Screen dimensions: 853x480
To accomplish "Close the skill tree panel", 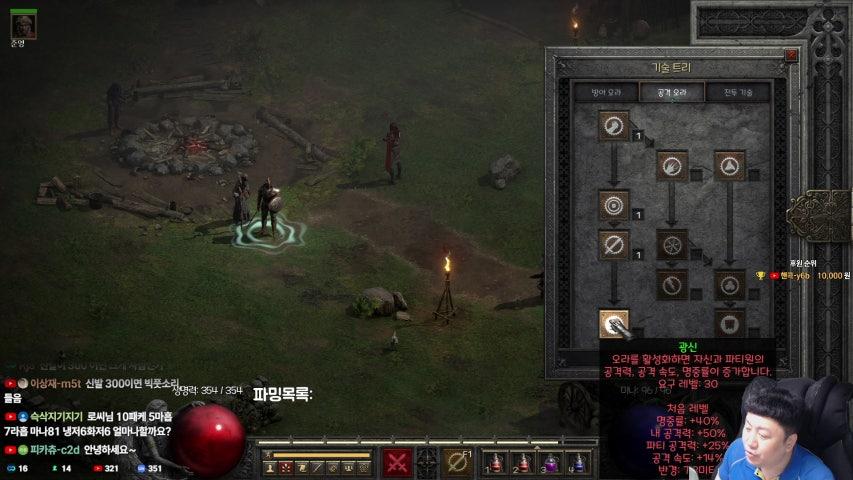I will 791,56.
